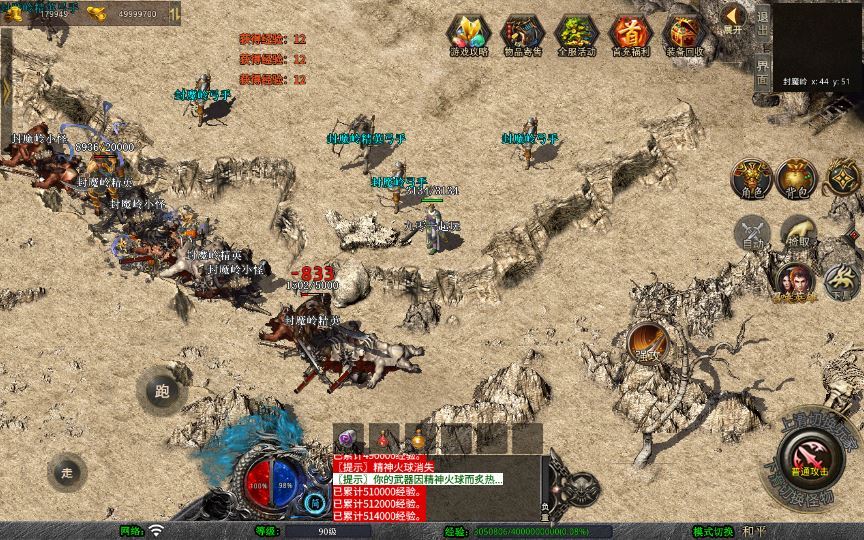The image size is (864, 540).
Task: Use the purple orb item in hotbar
Action: coord(348,438)
